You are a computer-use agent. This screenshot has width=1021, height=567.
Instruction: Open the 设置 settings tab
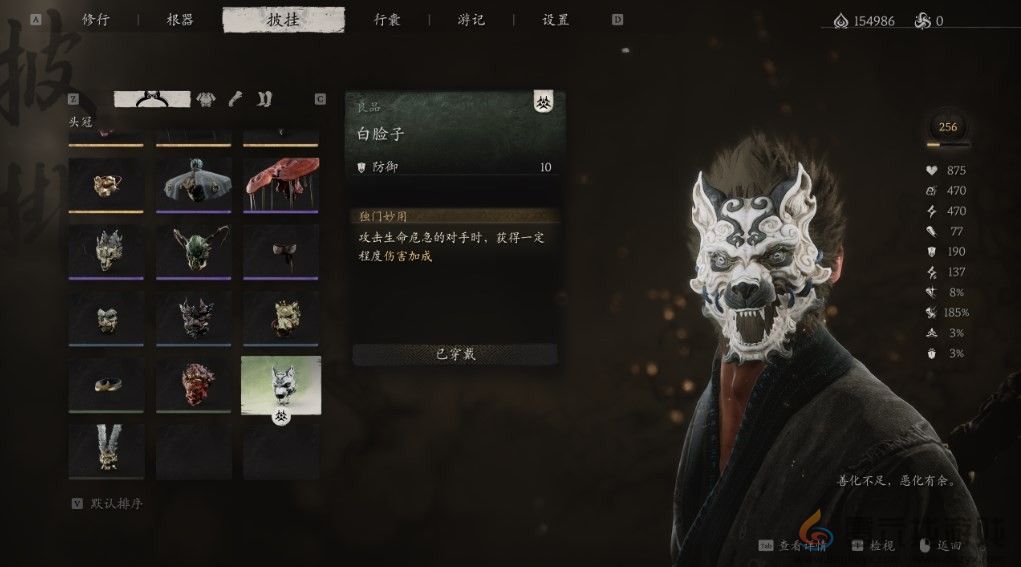[x=555, y=19]
